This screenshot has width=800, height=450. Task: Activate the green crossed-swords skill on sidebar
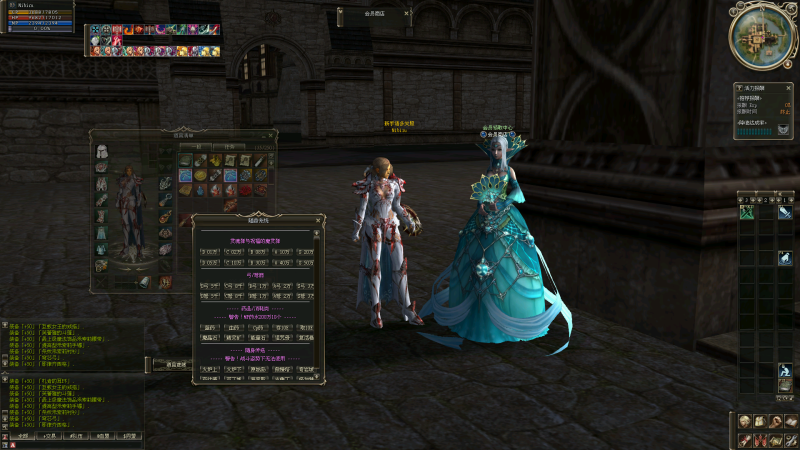[x=746, y=212]
